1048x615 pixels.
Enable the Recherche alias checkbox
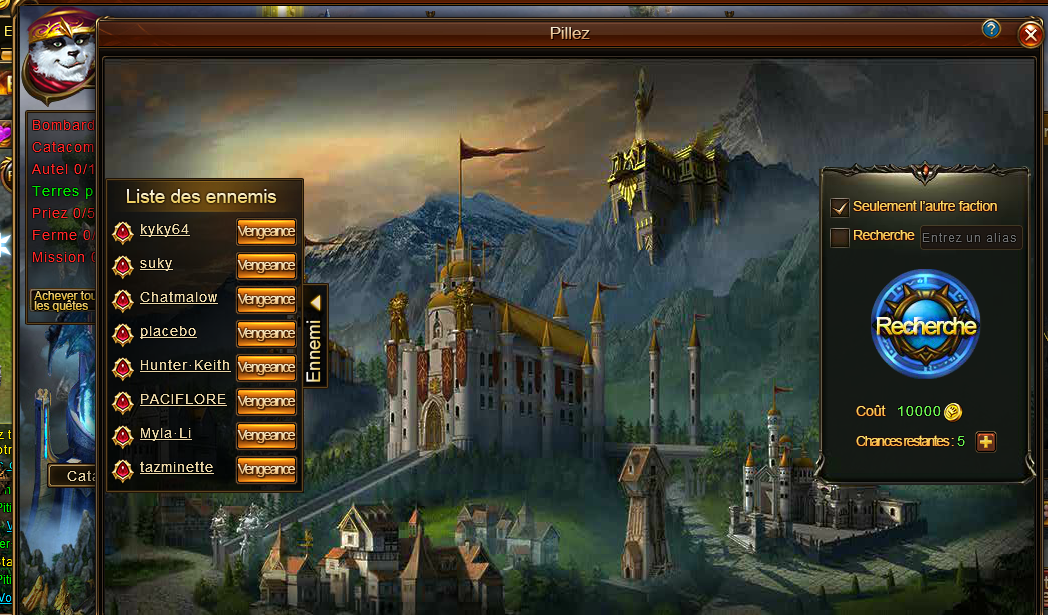(840, 237)
